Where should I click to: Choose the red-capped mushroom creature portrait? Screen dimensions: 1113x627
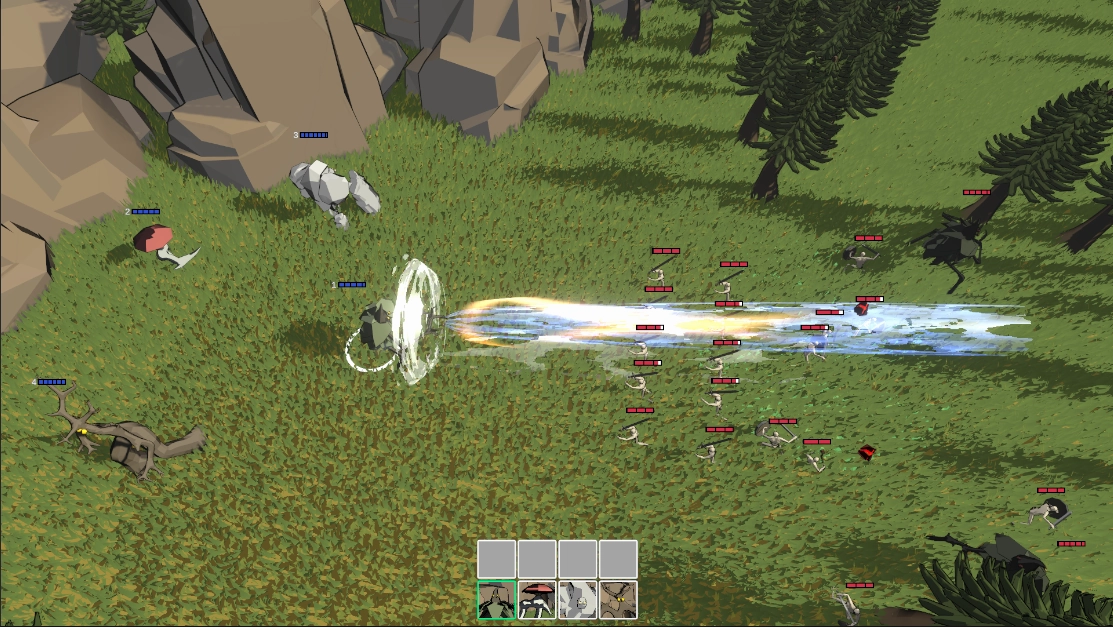point(537,600)
